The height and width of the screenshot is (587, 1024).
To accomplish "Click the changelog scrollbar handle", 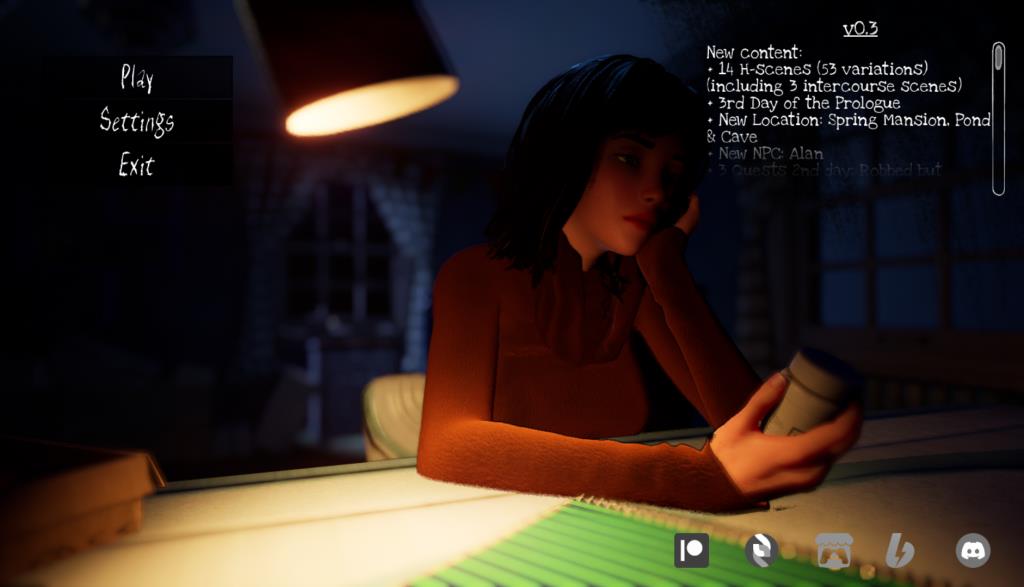I will [x=997, y=59].
